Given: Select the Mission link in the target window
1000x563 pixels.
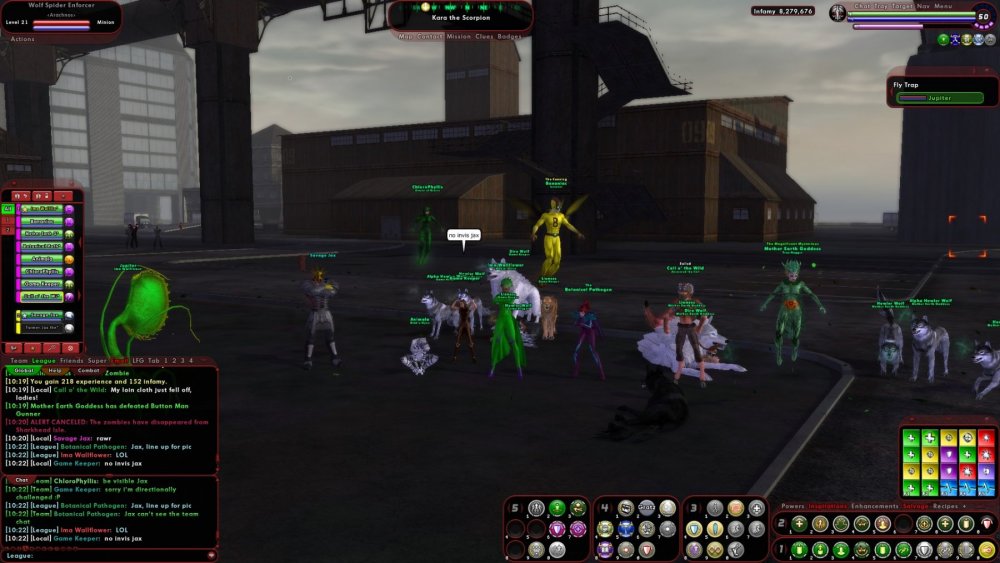Looking at the screenshot, I should pos(106,21).
